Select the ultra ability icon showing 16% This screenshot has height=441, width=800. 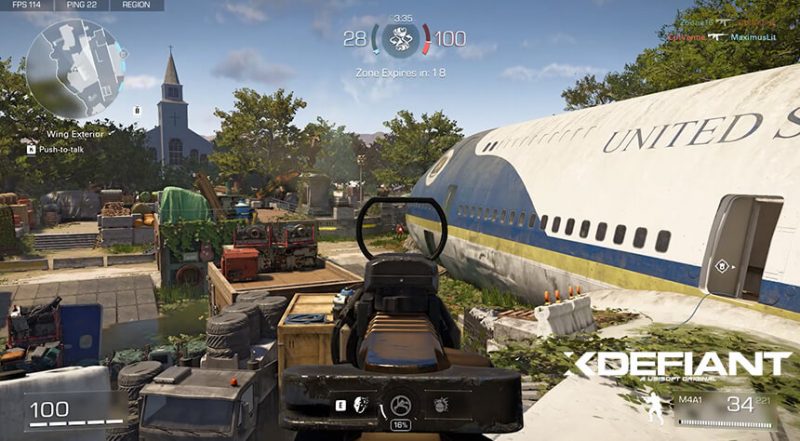tap(399, 406)
